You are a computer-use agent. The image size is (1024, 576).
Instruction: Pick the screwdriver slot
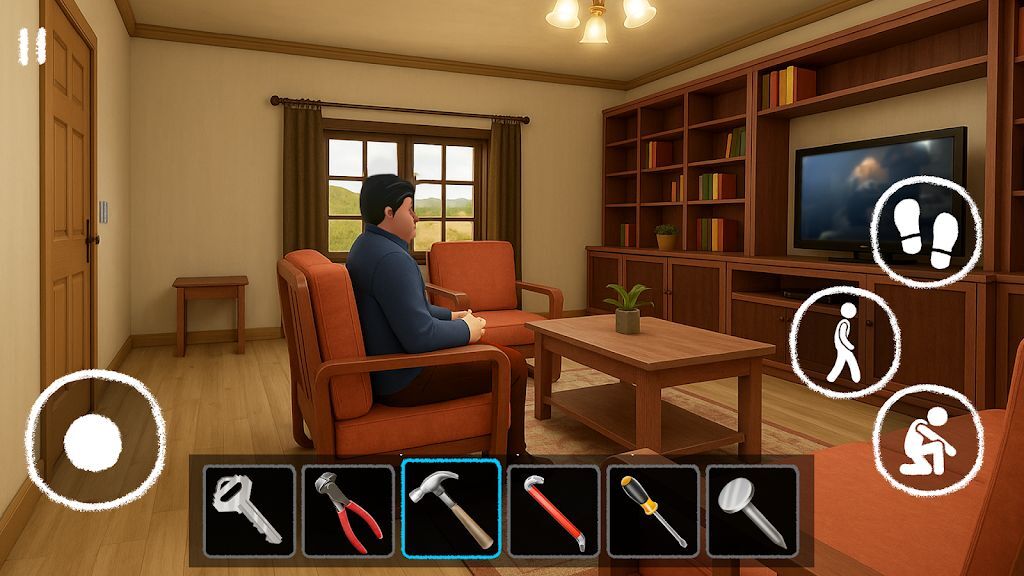(652, 510)
